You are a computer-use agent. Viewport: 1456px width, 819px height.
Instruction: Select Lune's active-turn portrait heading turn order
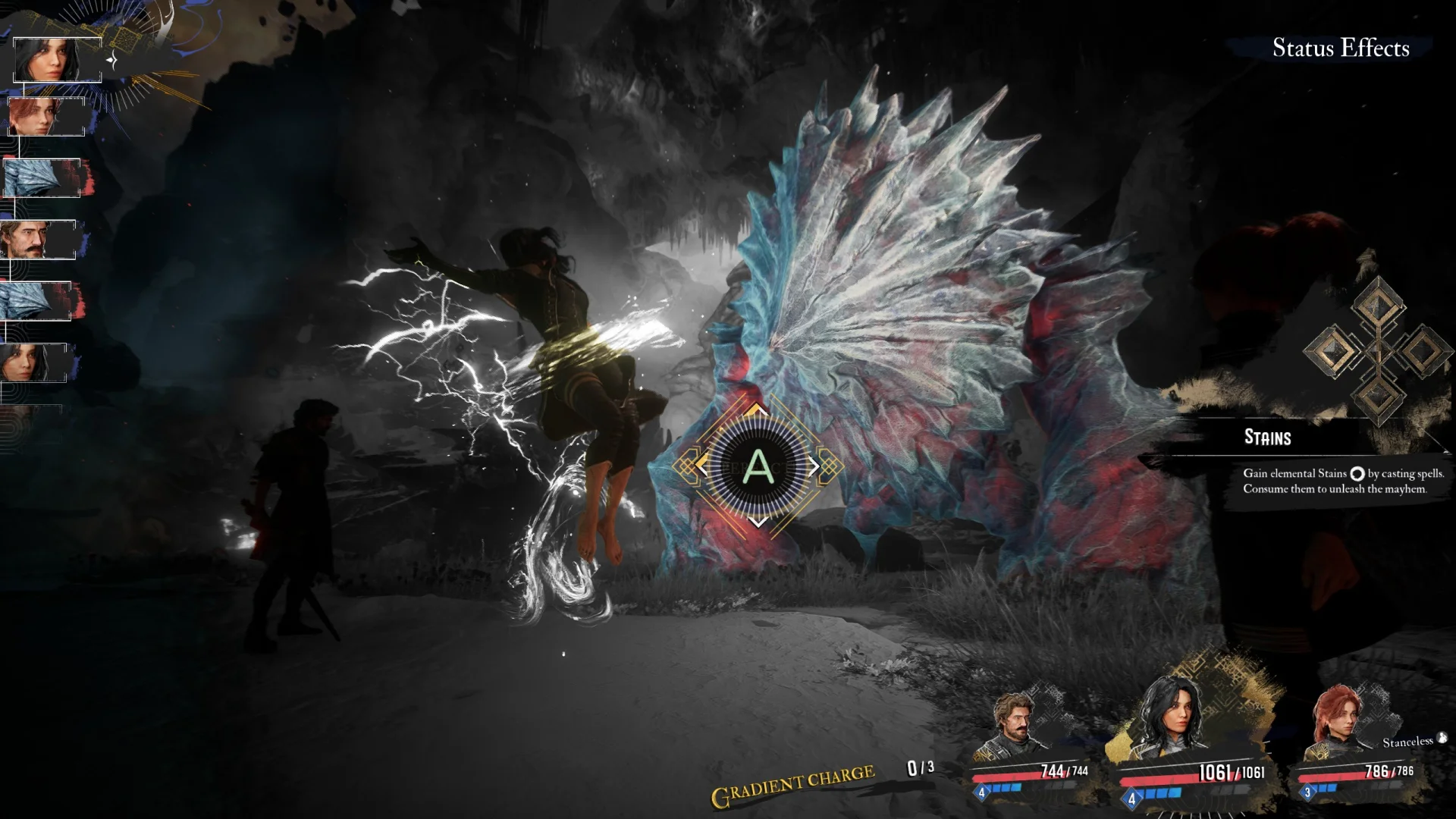[57, 60]
